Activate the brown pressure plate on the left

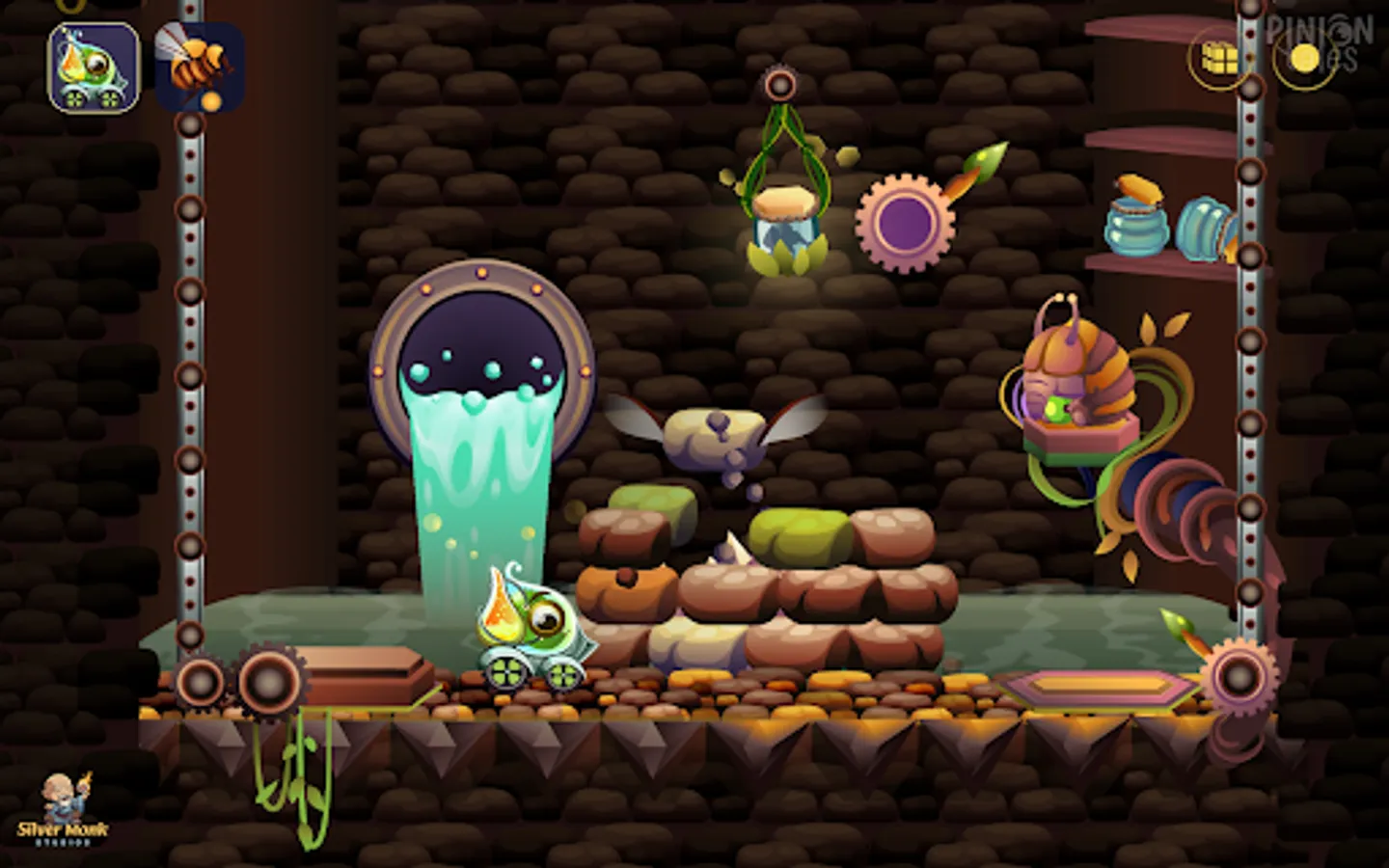tap(362, 670)
